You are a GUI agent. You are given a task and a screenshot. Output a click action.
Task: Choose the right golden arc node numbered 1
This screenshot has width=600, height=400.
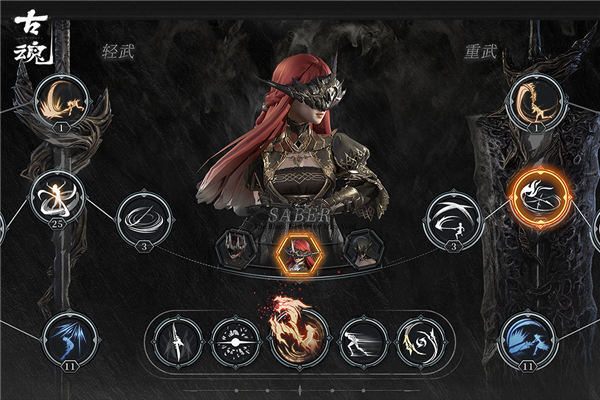537,100
